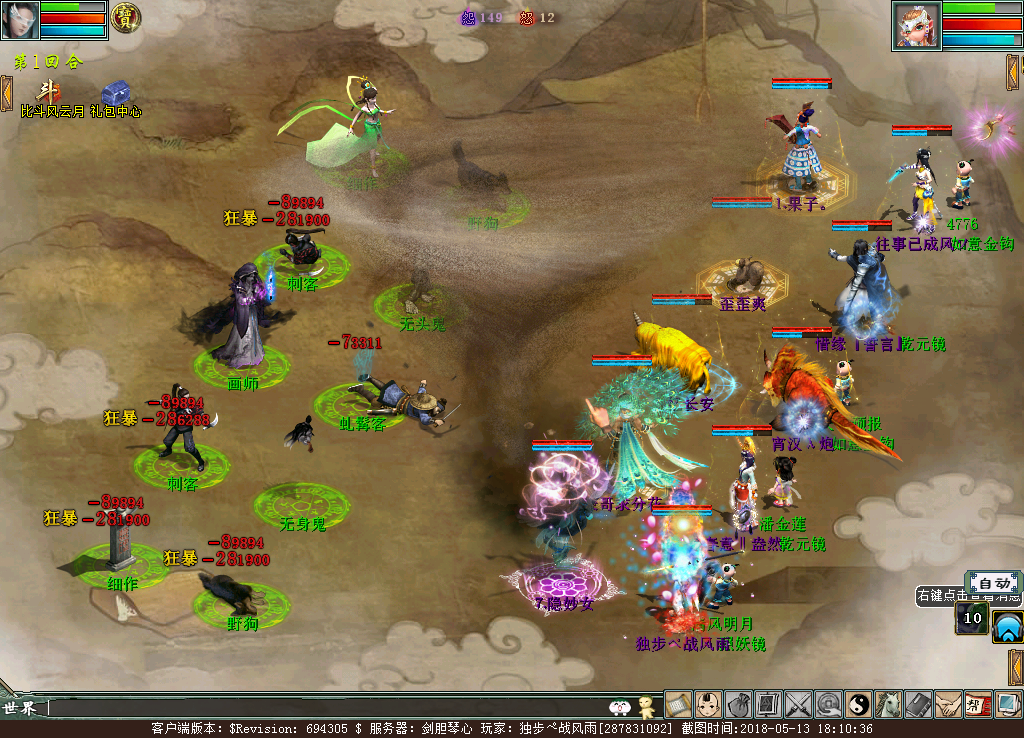Open the handshake friends icon
1024x738 pixels.
(948, 705)
